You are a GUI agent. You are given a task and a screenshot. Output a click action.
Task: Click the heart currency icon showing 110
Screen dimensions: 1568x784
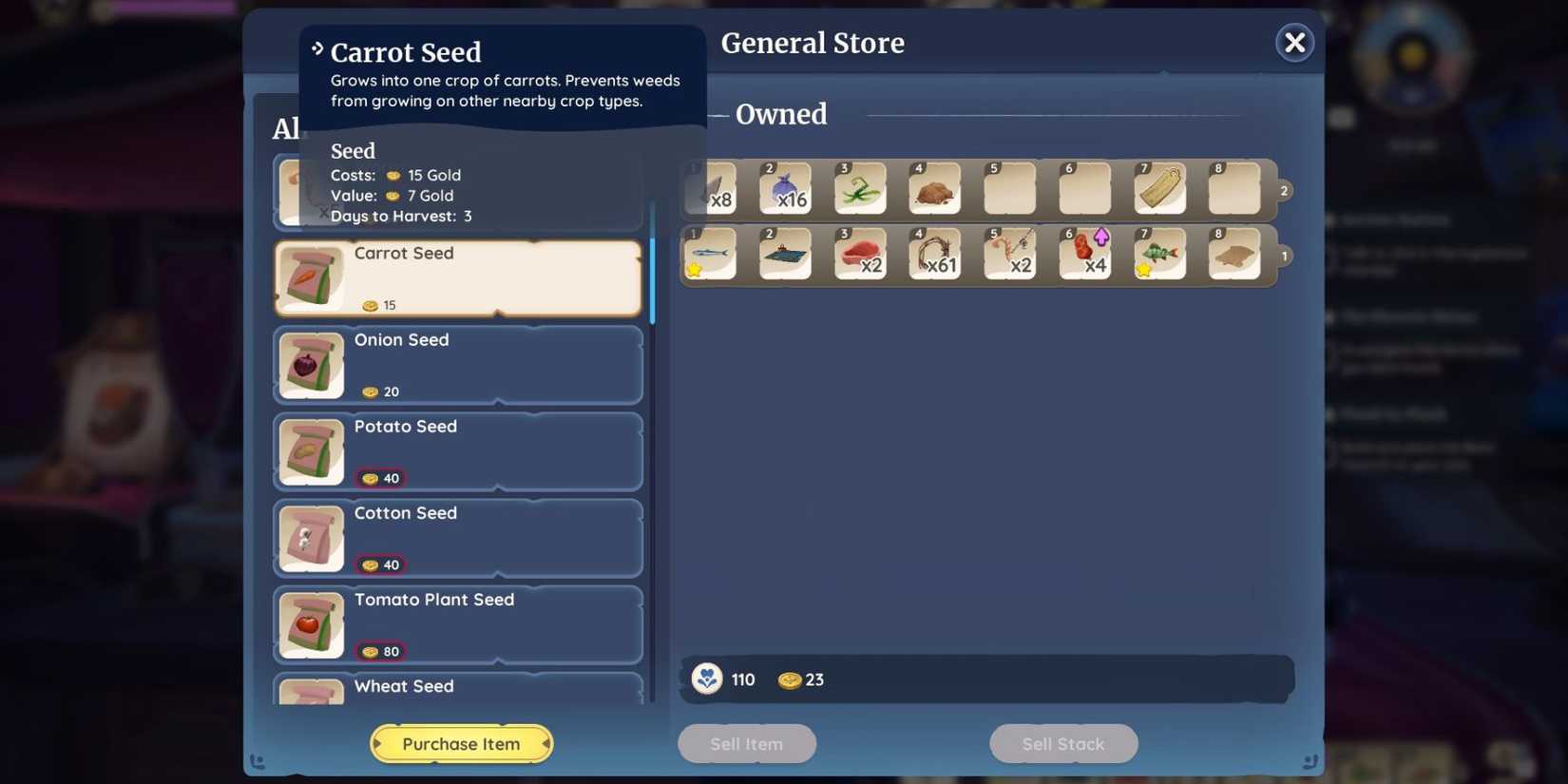click(706, 679)
